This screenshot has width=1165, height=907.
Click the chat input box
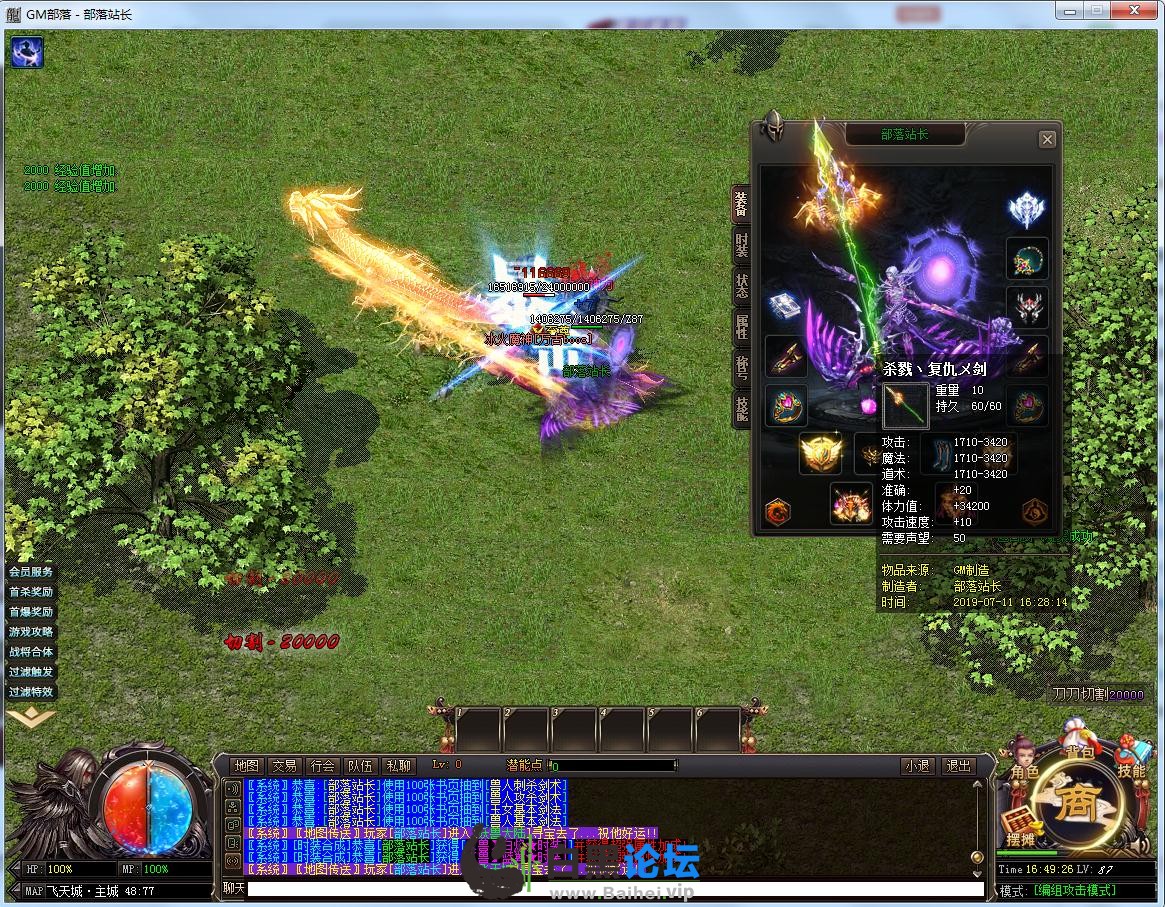point(614,888)
